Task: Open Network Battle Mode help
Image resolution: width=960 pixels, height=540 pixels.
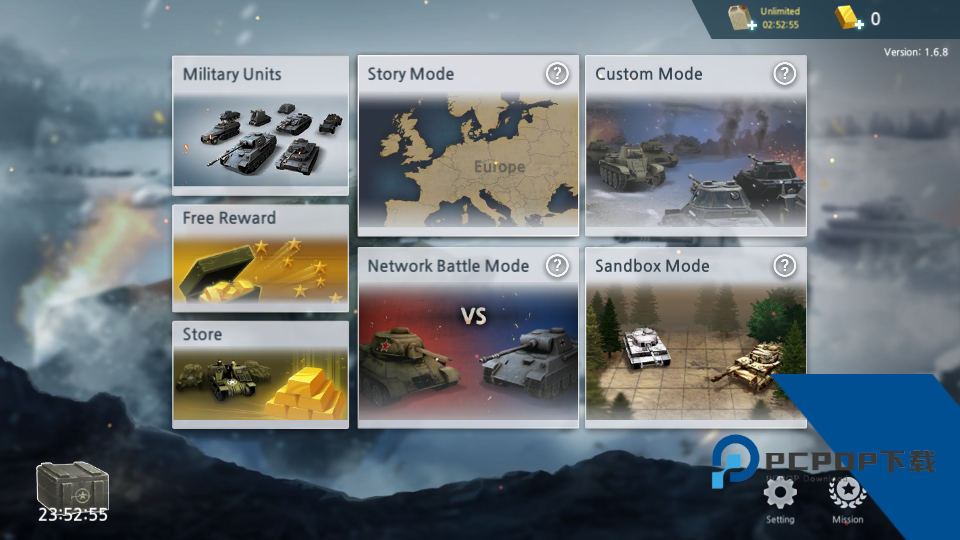Action: tap(557, 265)
